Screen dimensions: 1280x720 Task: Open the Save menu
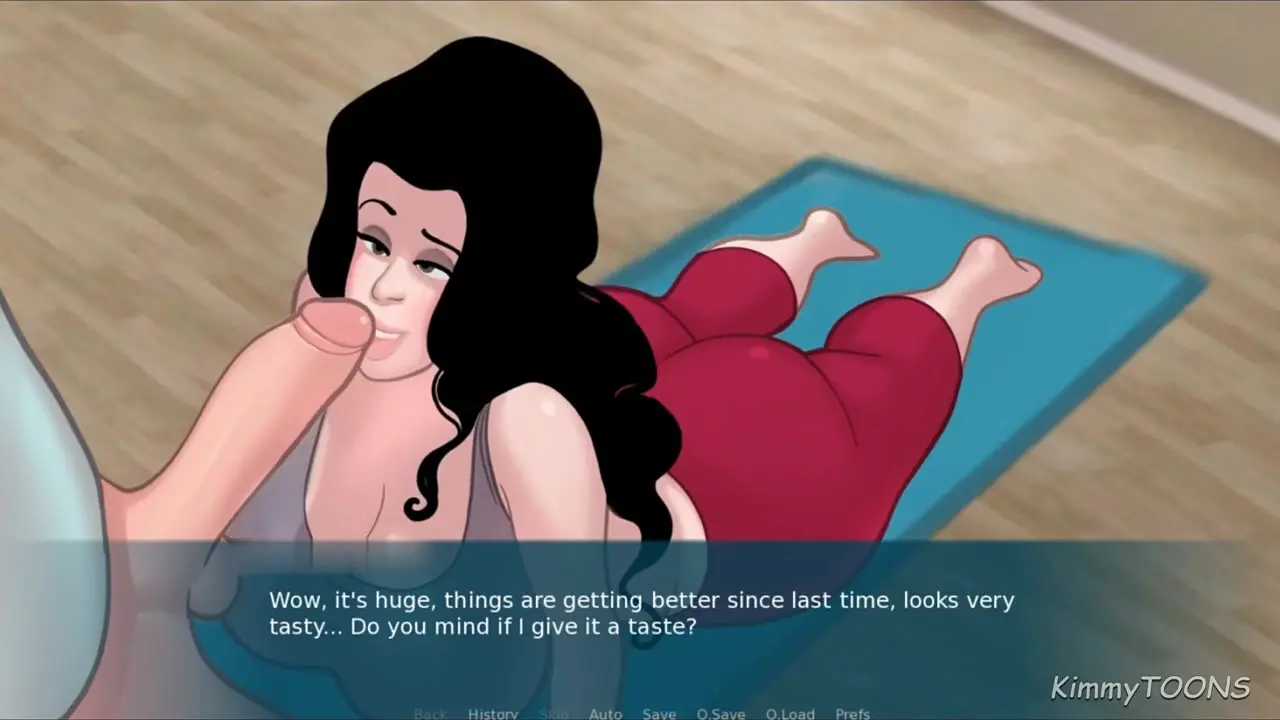point(659,713)
